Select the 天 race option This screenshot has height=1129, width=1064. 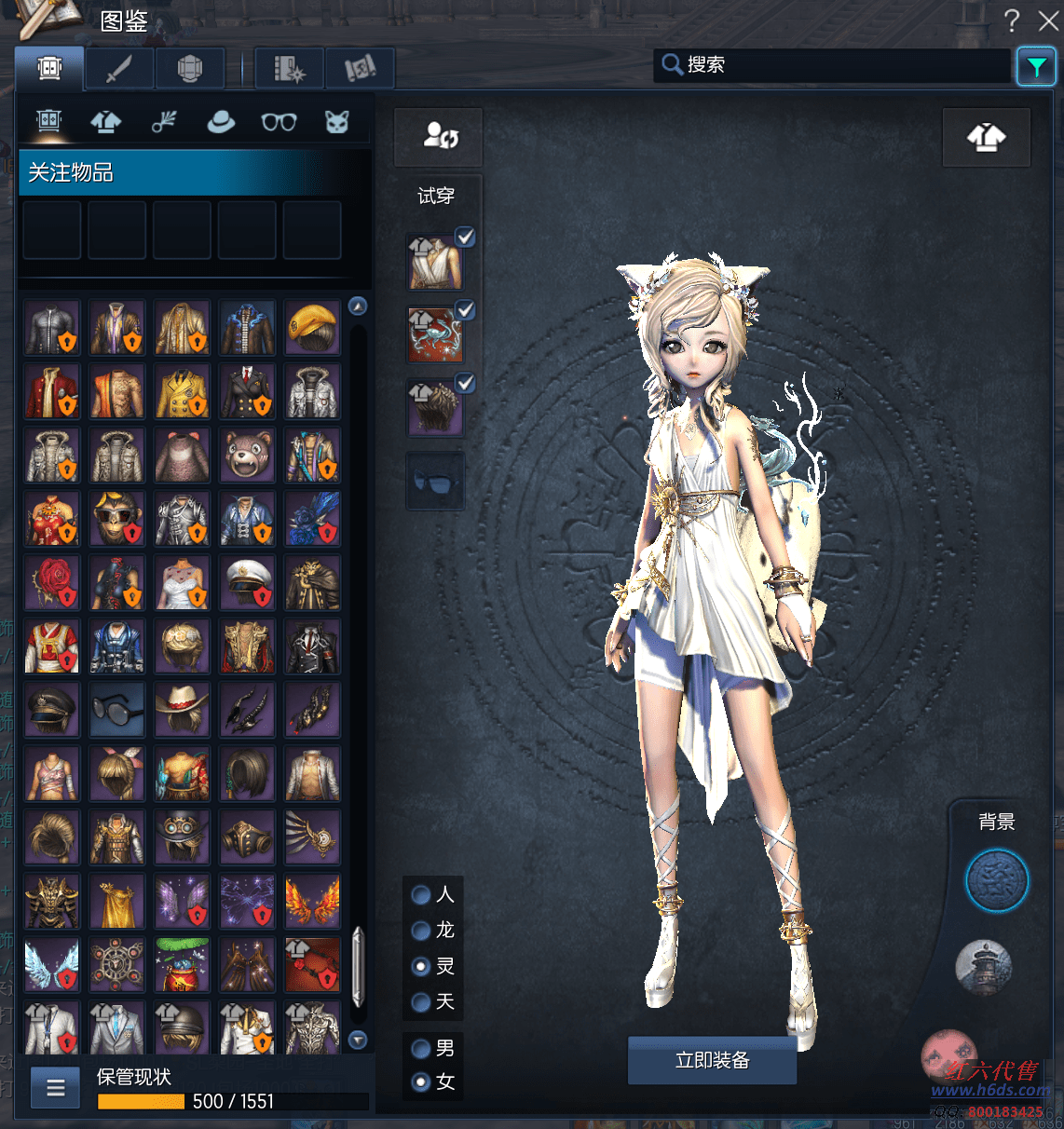click(421, 1002)
